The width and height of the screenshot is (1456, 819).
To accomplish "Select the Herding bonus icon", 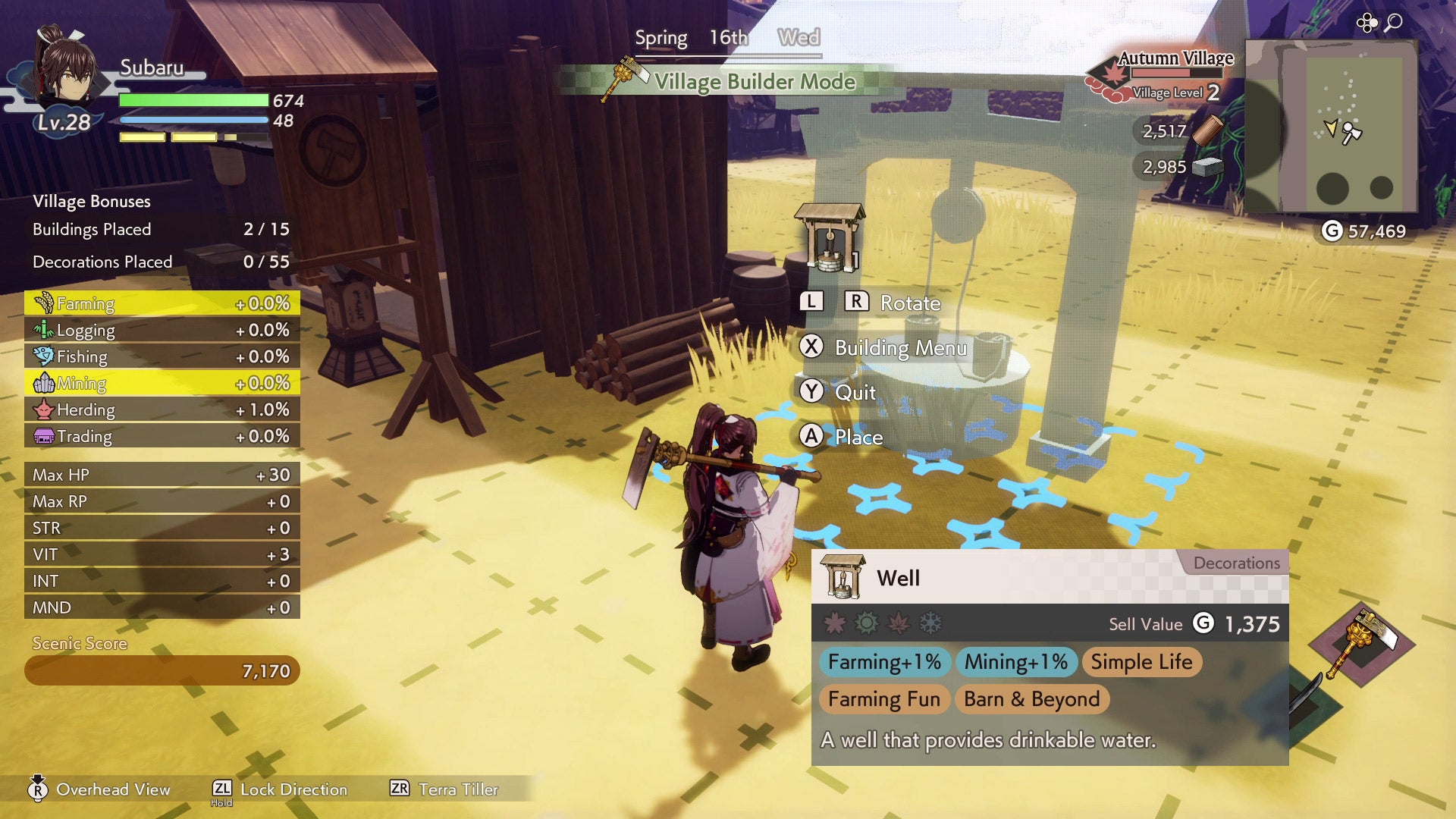I will click(x=43, y=409).
